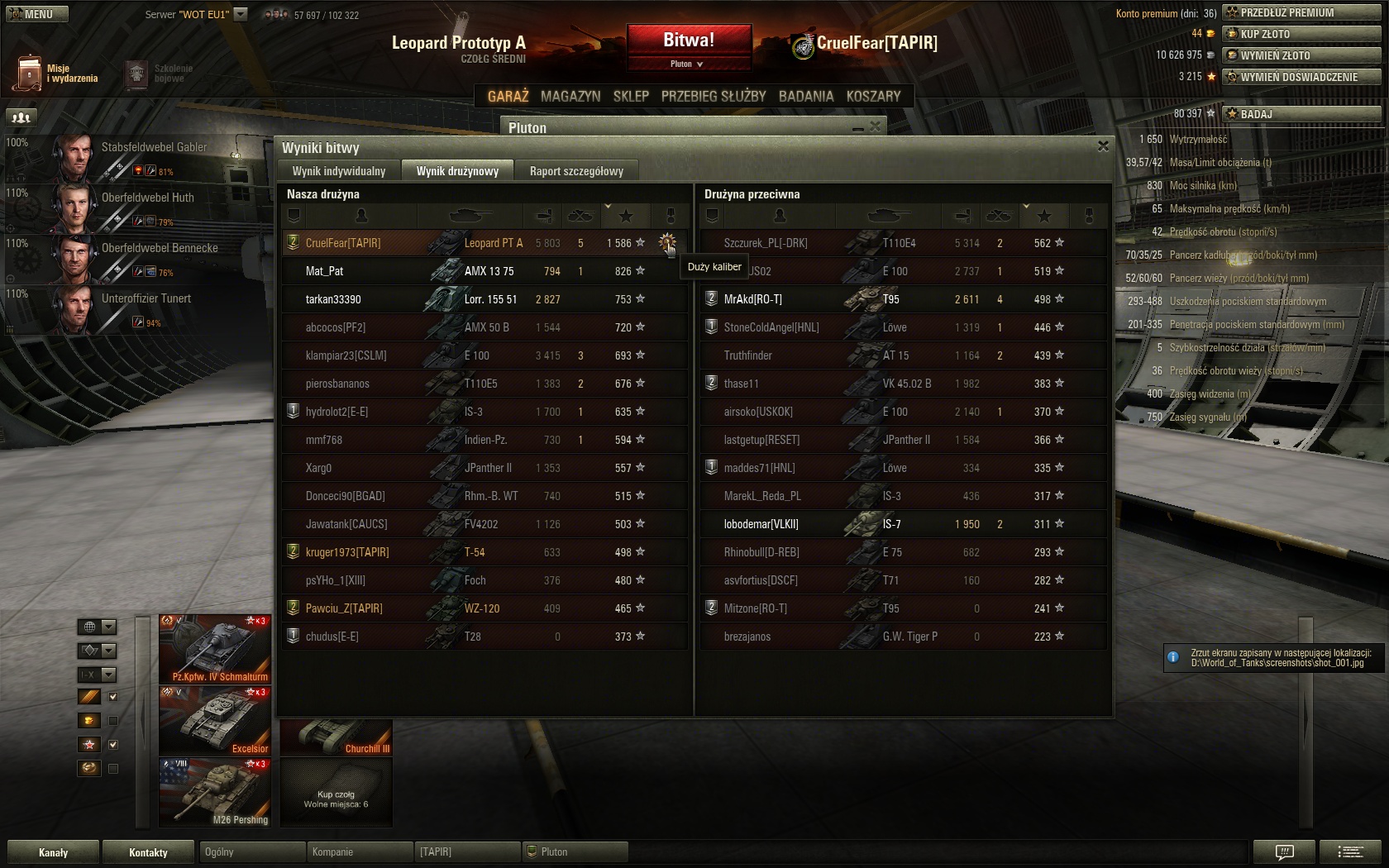This screenshot has width=1389, height=868.
Task: Open the SKLEP shop section
Action: click(x=631, y=97)
